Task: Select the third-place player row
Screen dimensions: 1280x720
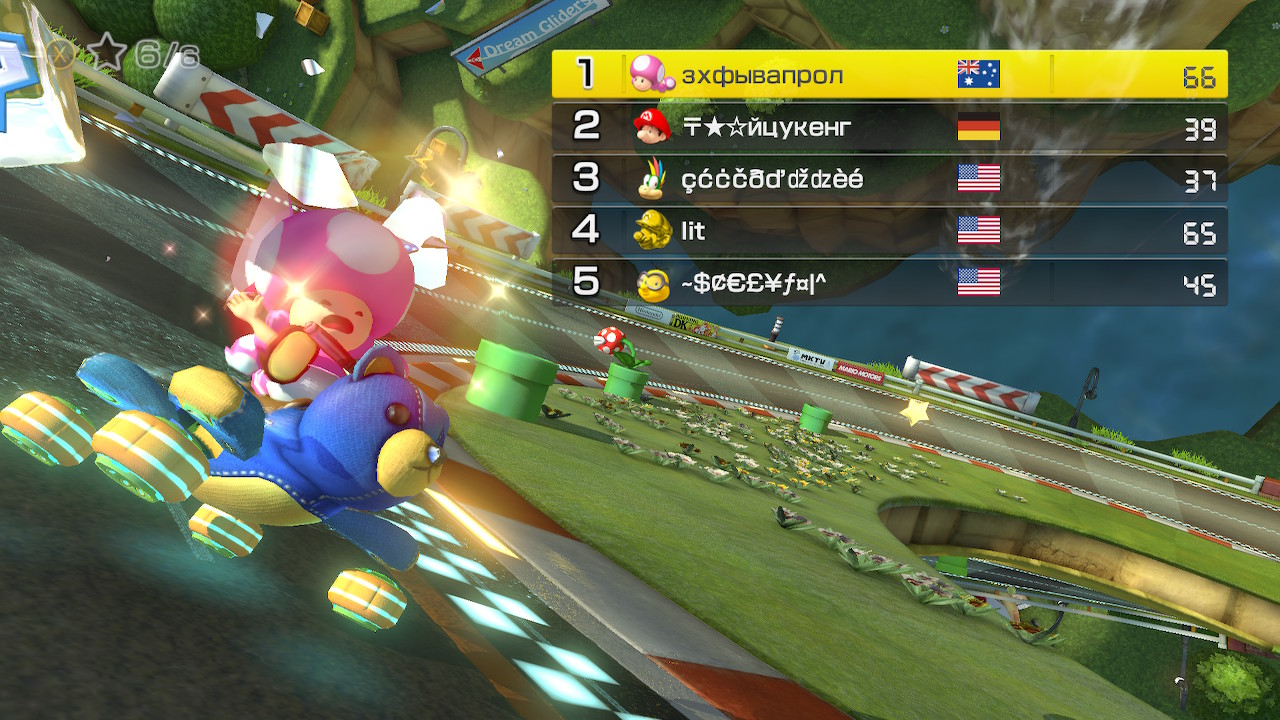Action: [889, 179]
